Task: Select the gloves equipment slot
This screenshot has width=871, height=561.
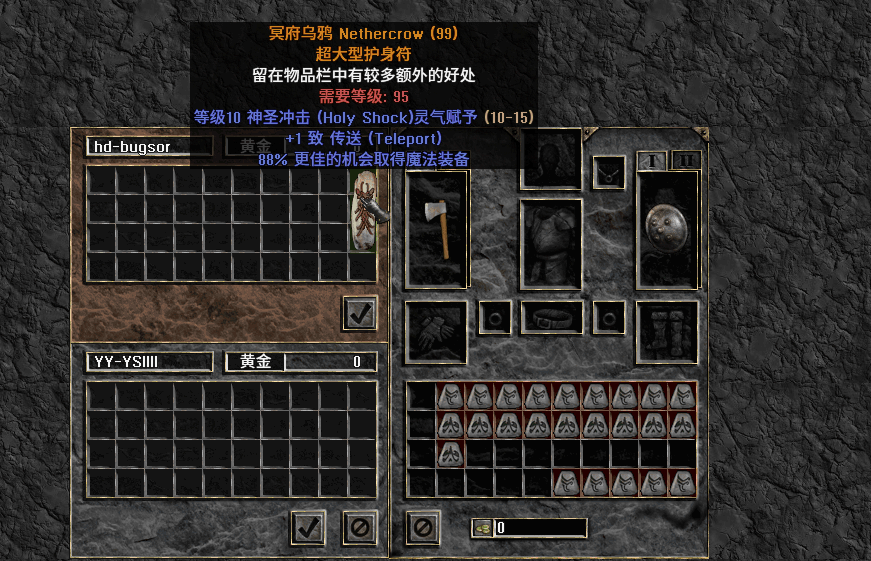Action: pyautogui.click(x=436, y=332)
